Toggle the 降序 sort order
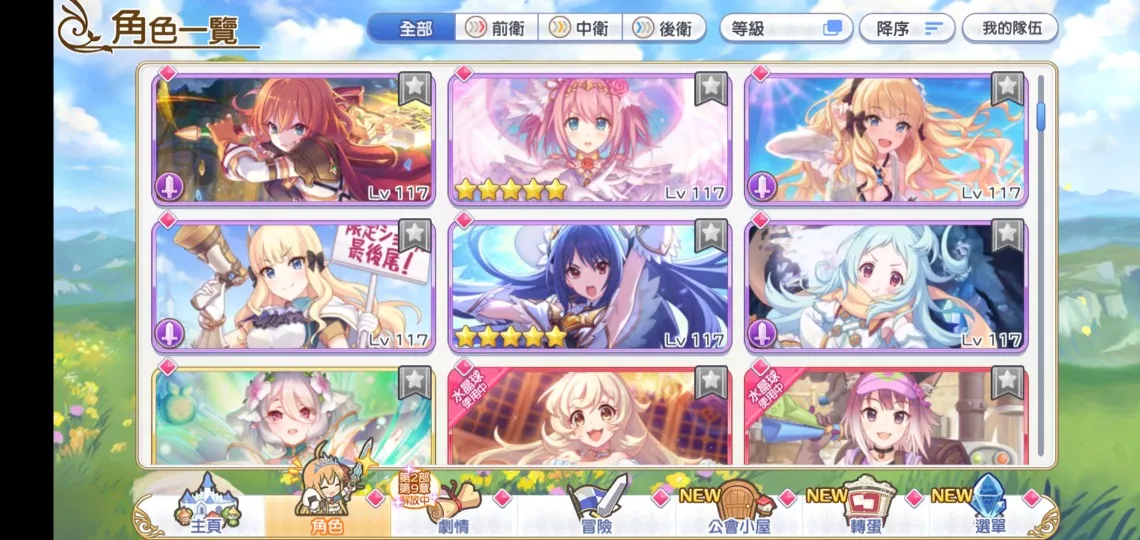 [905, 28]
